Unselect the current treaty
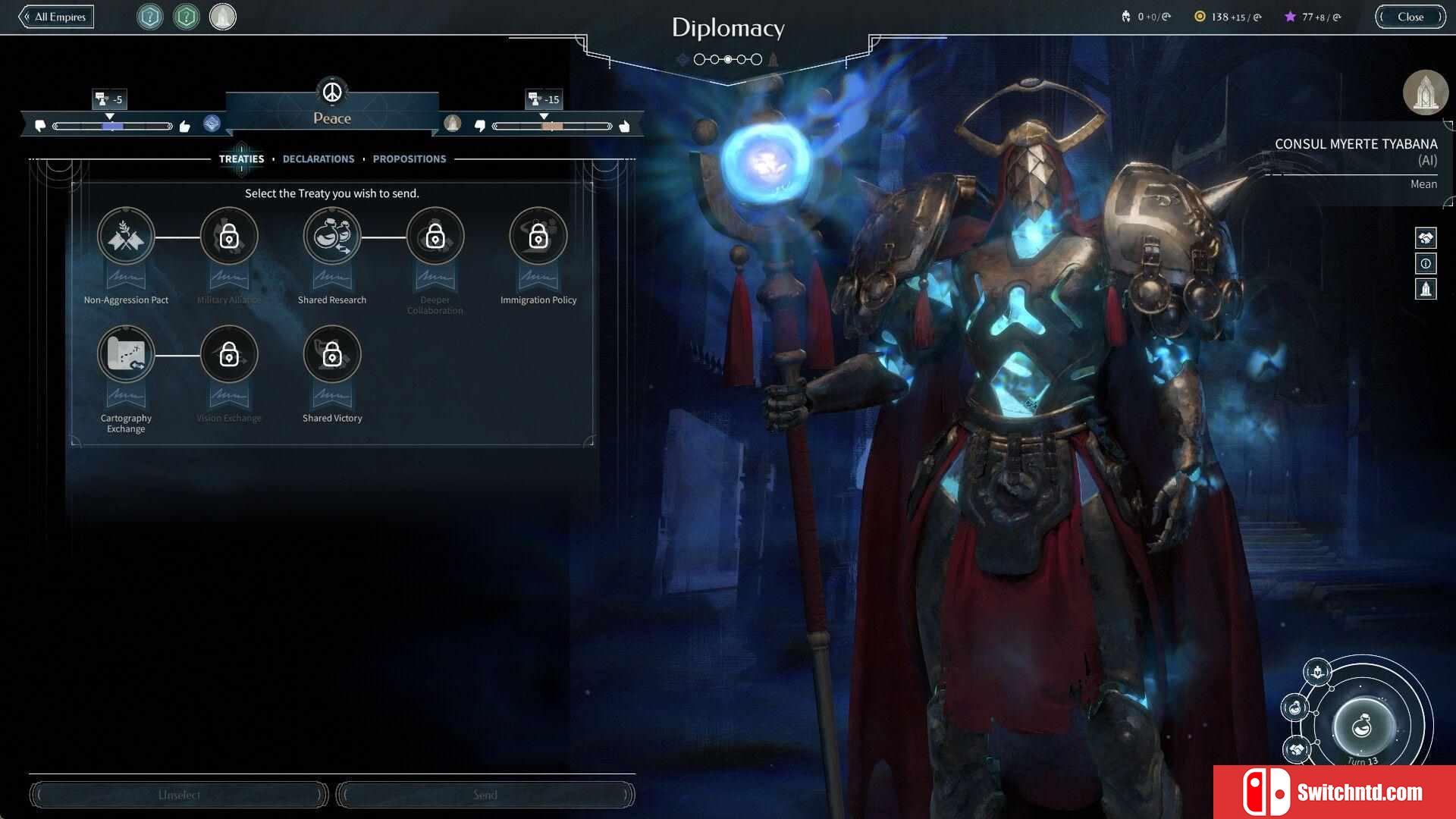The image size is (1456, 819). (x=179, y=795)
